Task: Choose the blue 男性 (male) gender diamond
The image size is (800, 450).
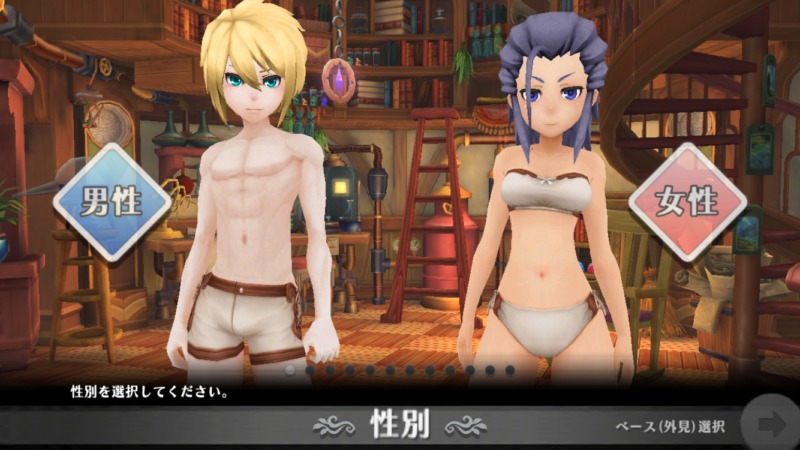Action: coord(112,202)
